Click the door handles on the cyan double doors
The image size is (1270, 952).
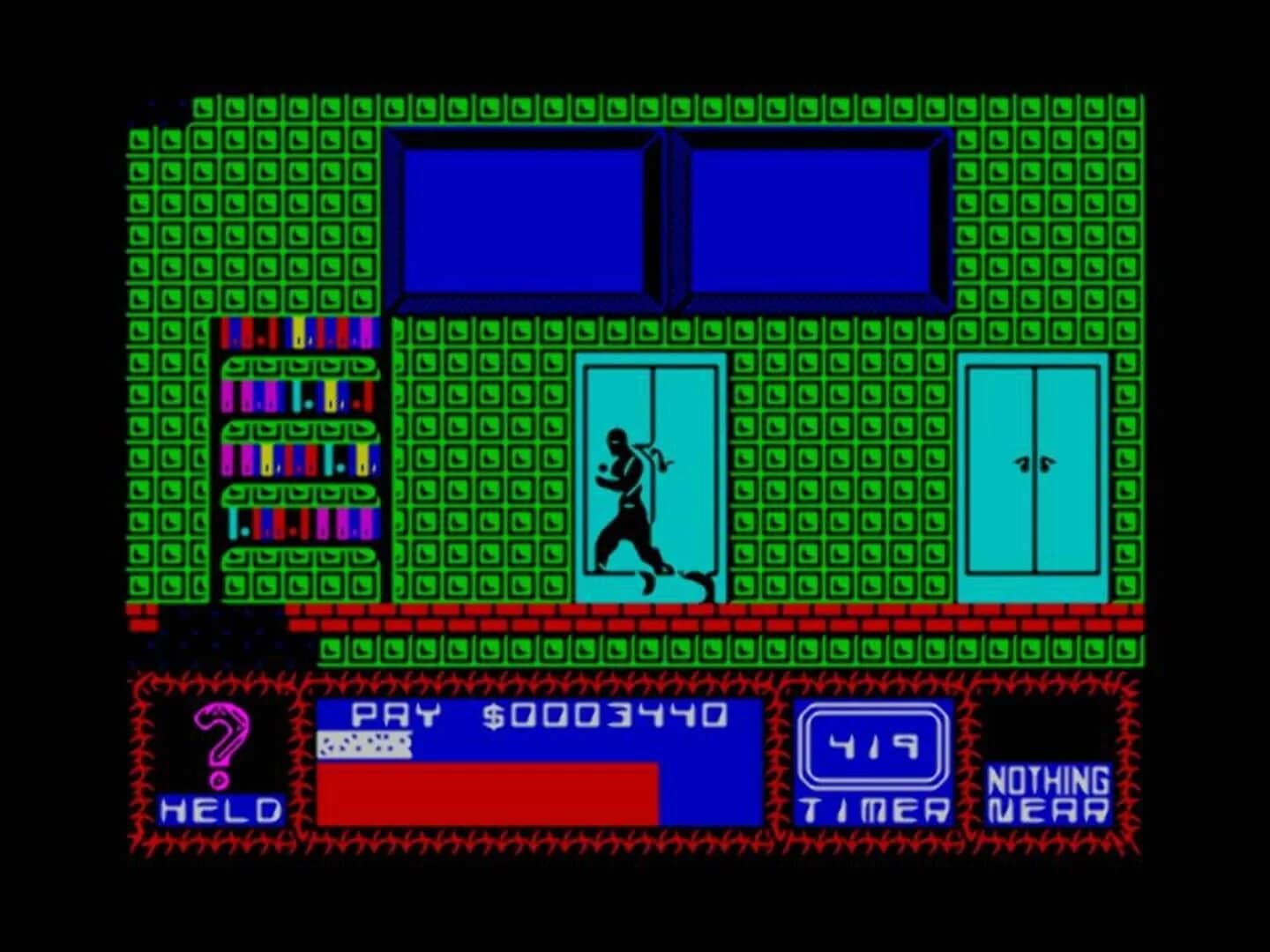(x=1034, y=461)
